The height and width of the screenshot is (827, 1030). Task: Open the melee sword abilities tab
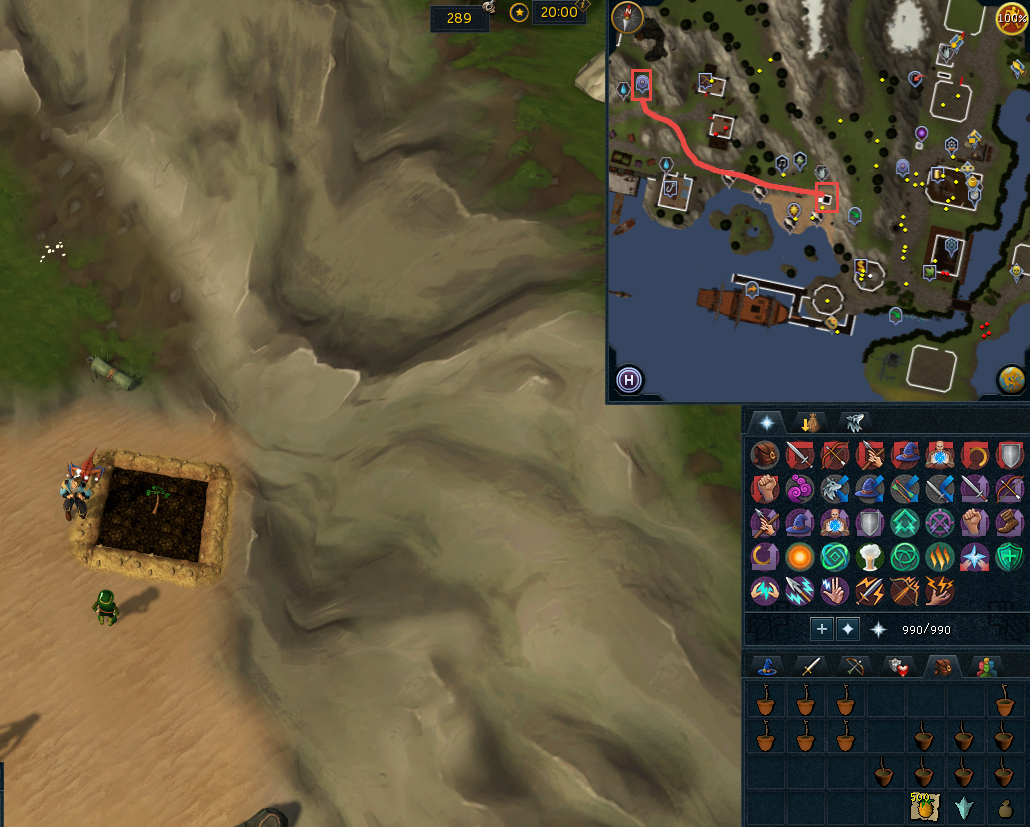click(808, 667)
